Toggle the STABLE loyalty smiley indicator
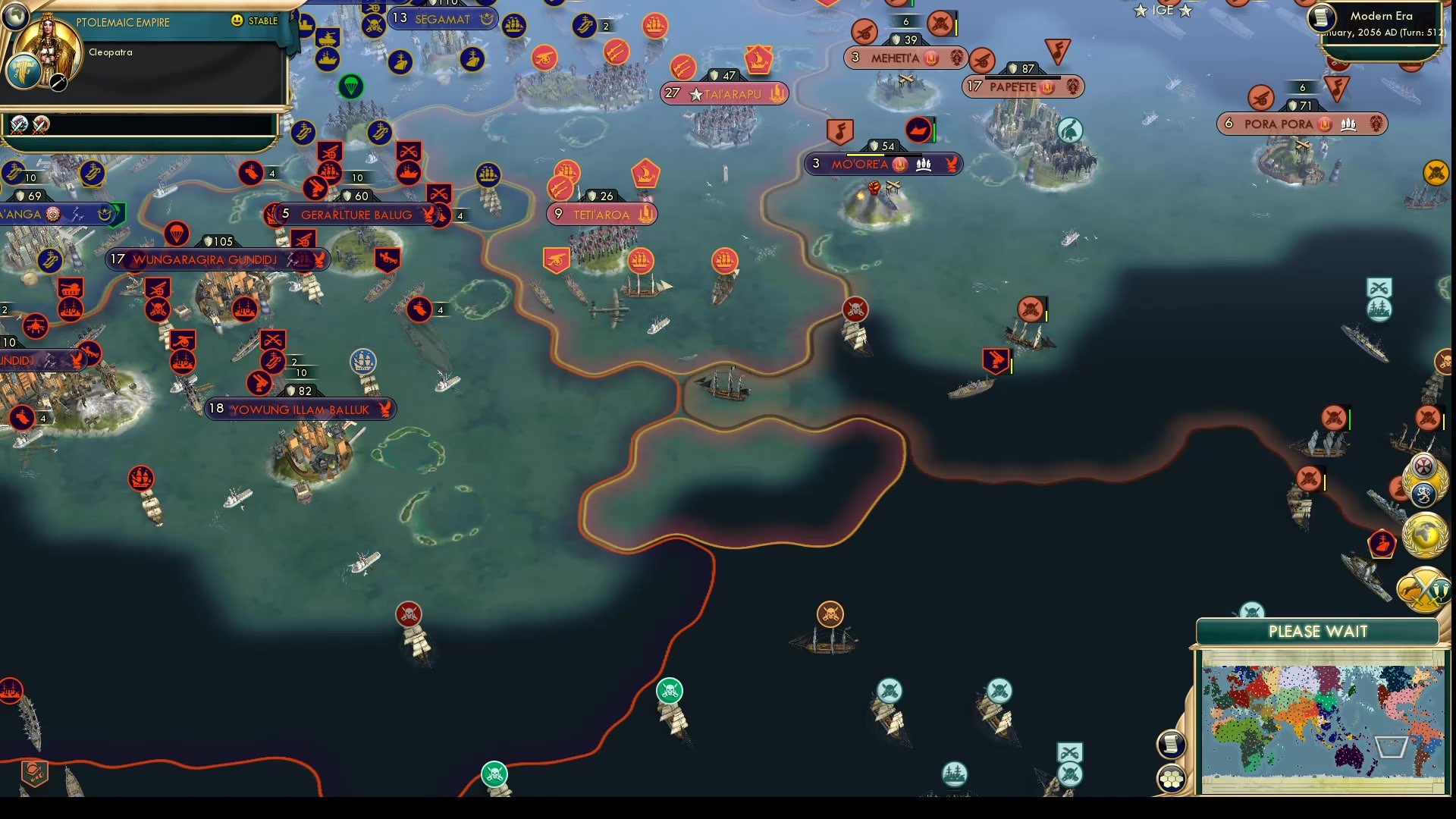 (237, 21)
